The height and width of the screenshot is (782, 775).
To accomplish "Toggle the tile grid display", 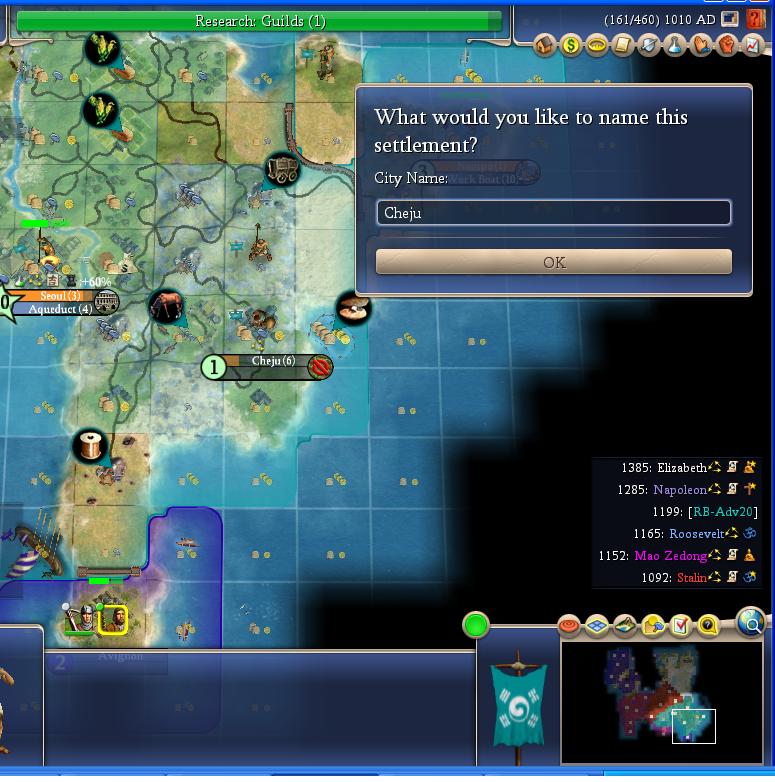I will [597, 627].
